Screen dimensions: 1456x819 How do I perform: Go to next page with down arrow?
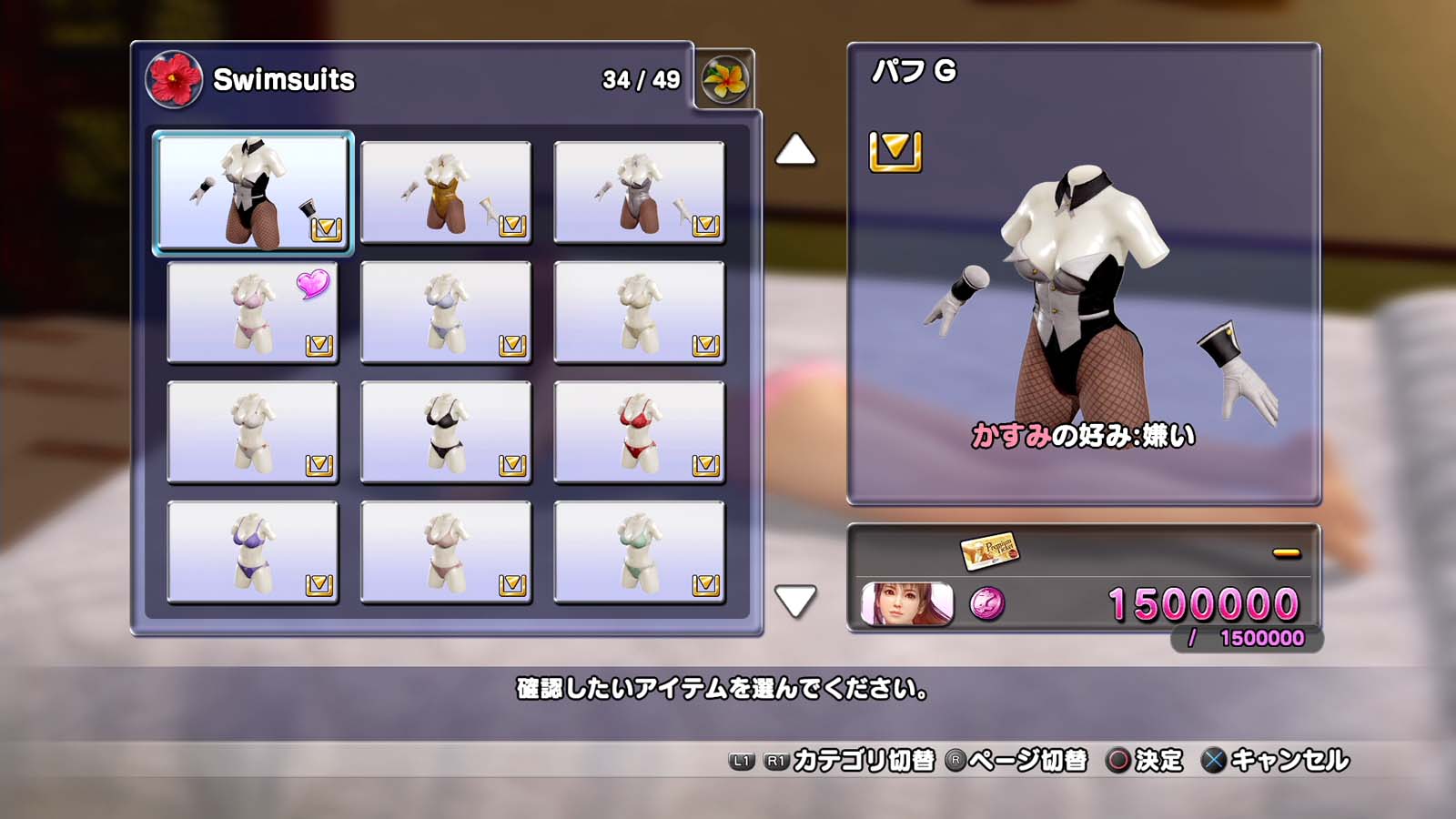795,601
